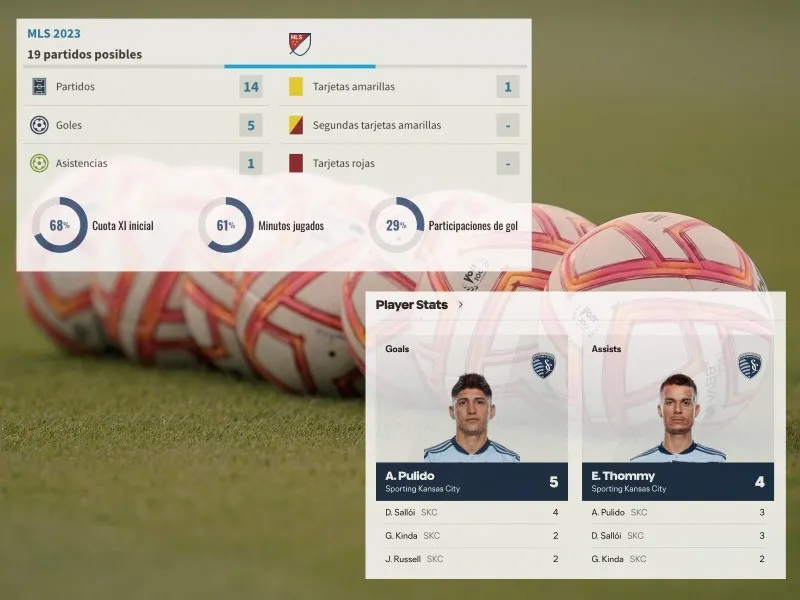The image size is (800, 600).
Task: Choose D. Sallói's row under Assists
Action: (x=677, y=535)
